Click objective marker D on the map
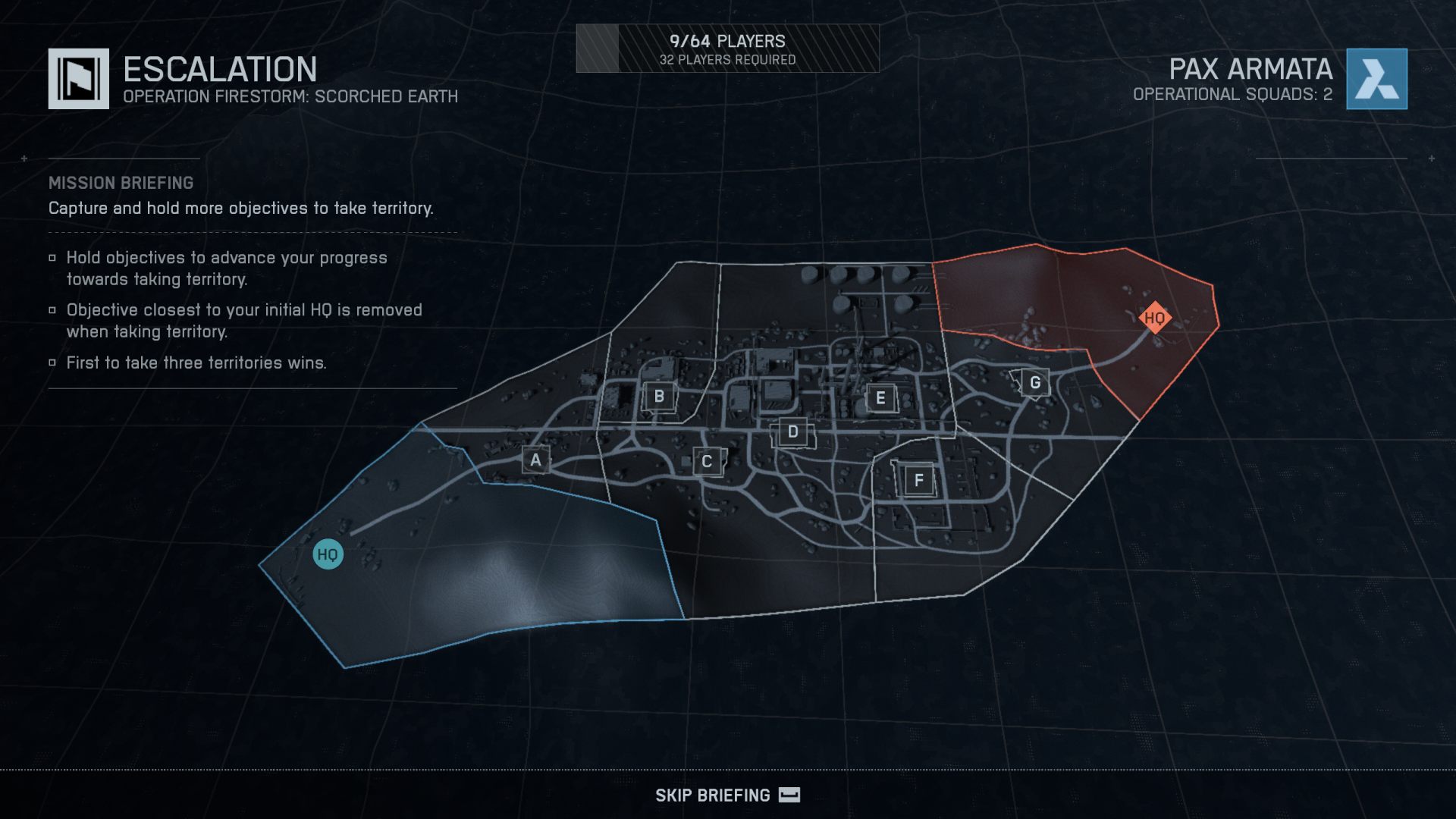Screen dimensions: 1456x819 coord(792,432)
